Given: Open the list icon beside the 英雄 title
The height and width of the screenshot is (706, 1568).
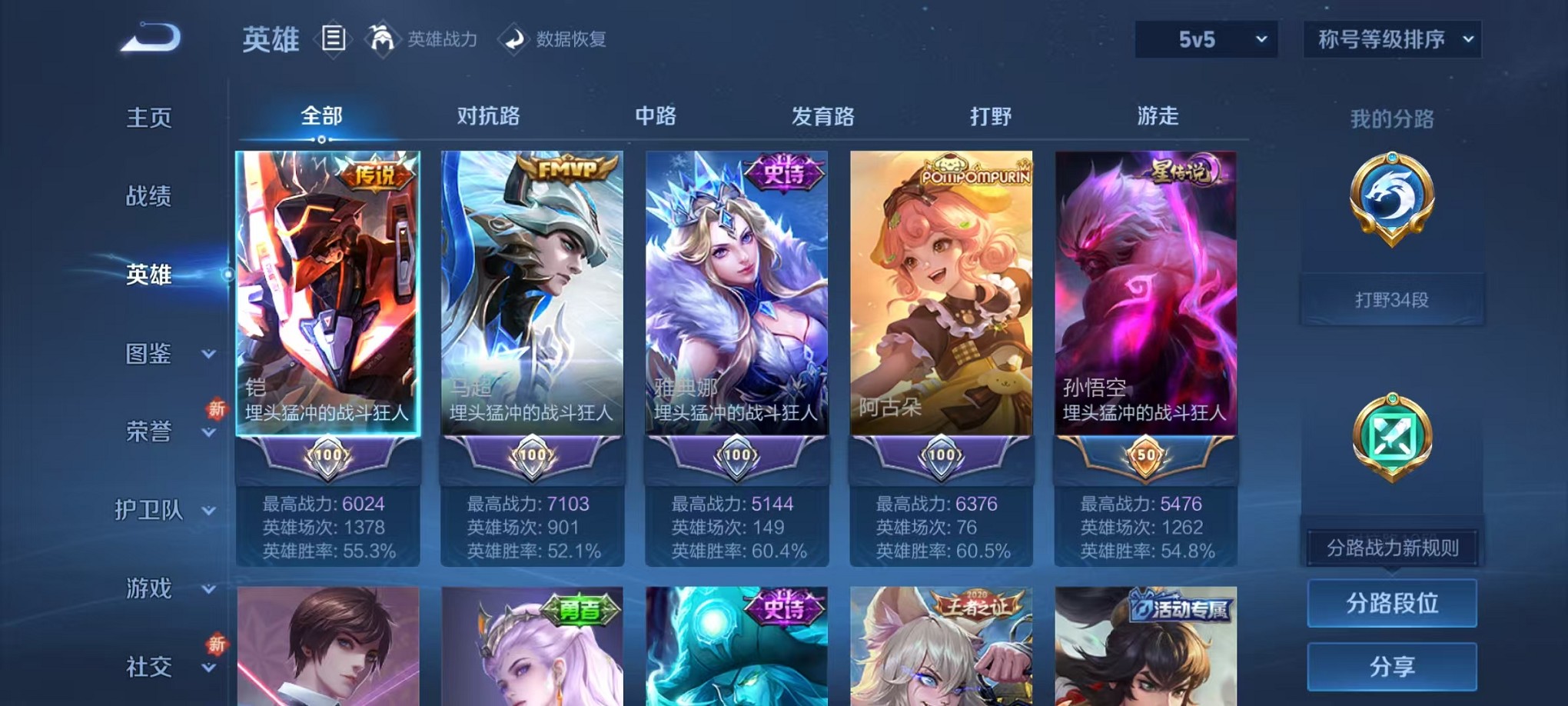Looking at the screenshot, I should point(334,40).
